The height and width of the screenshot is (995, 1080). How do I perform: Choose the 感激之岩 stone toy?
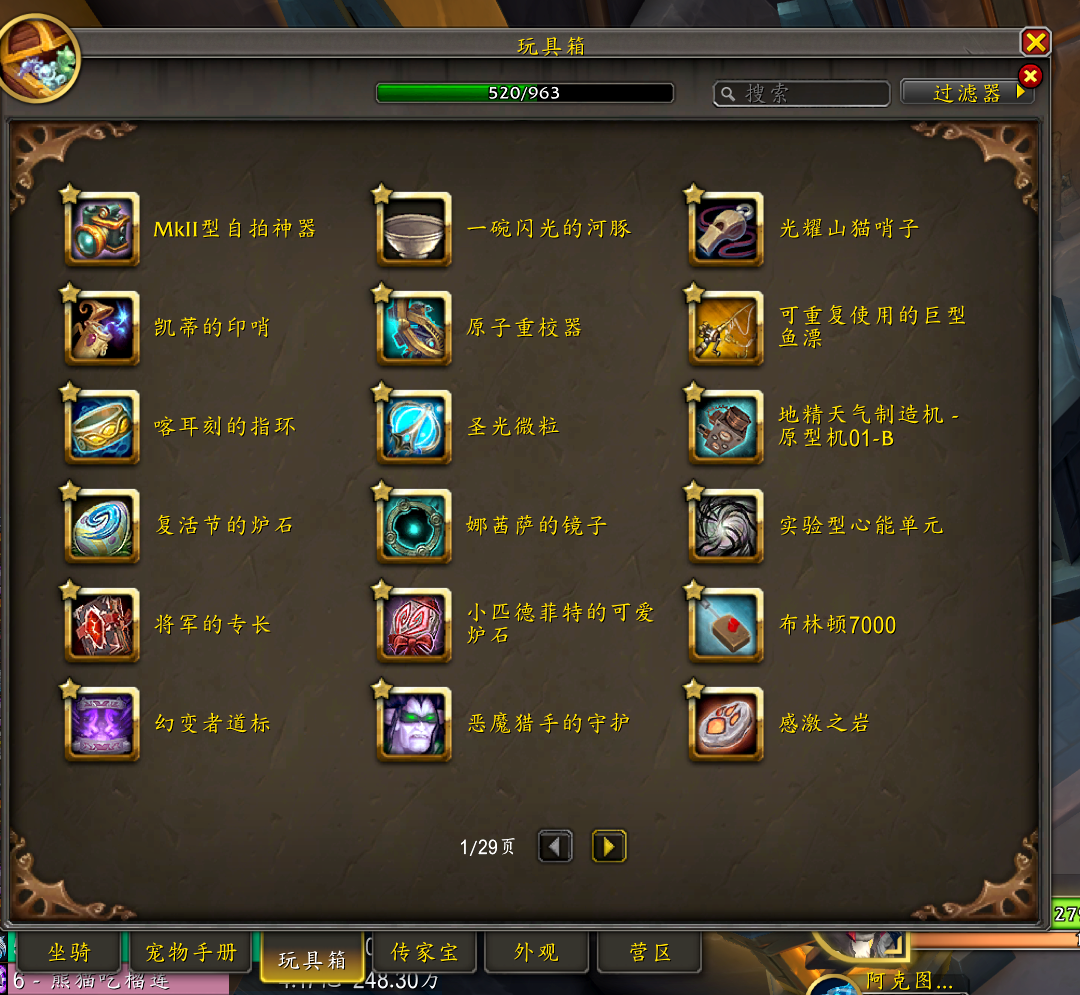[726, 724]
